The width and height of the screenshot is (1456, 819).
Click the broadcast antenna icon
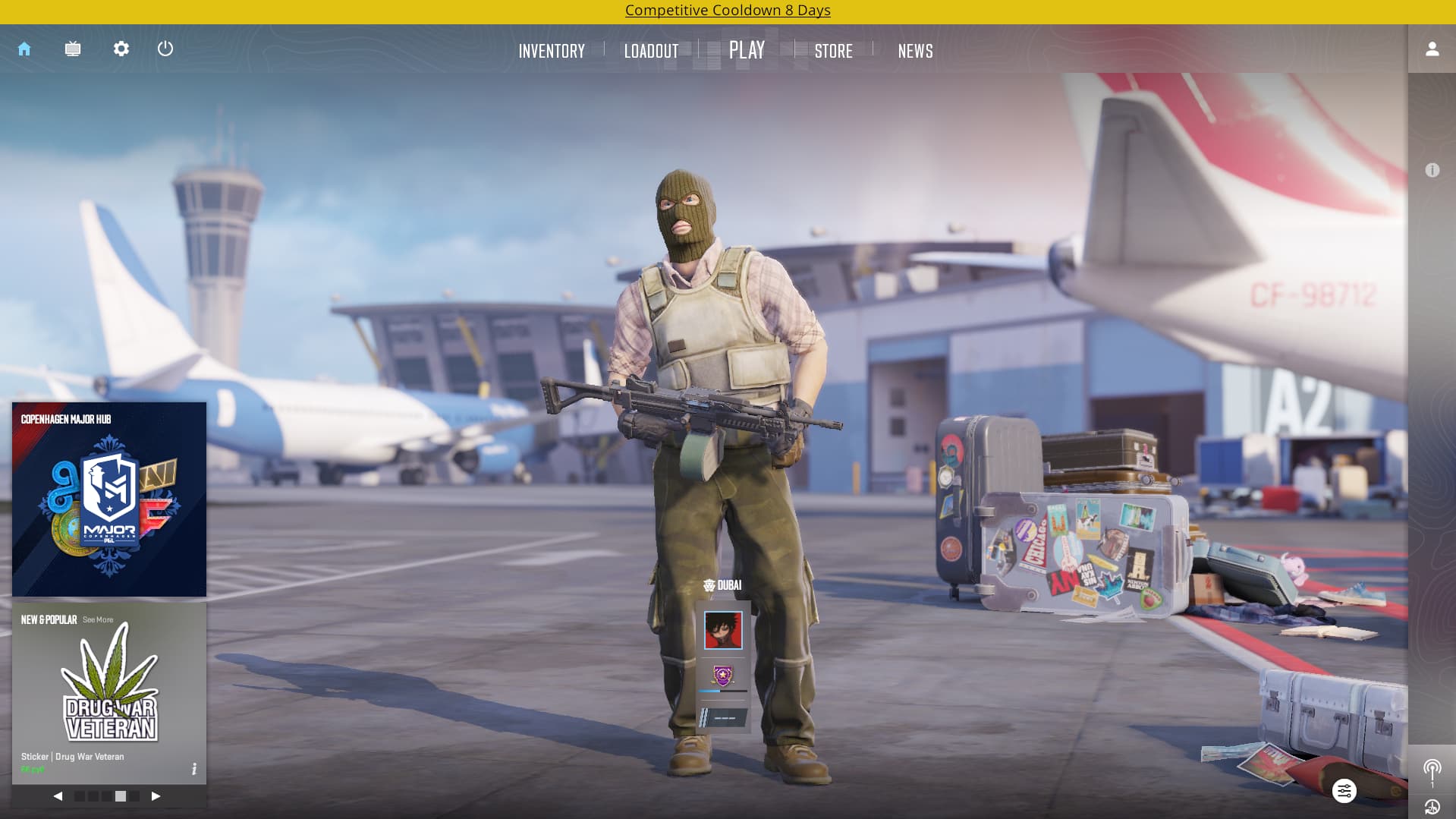pyautogui.click(x=1432, y=770)
